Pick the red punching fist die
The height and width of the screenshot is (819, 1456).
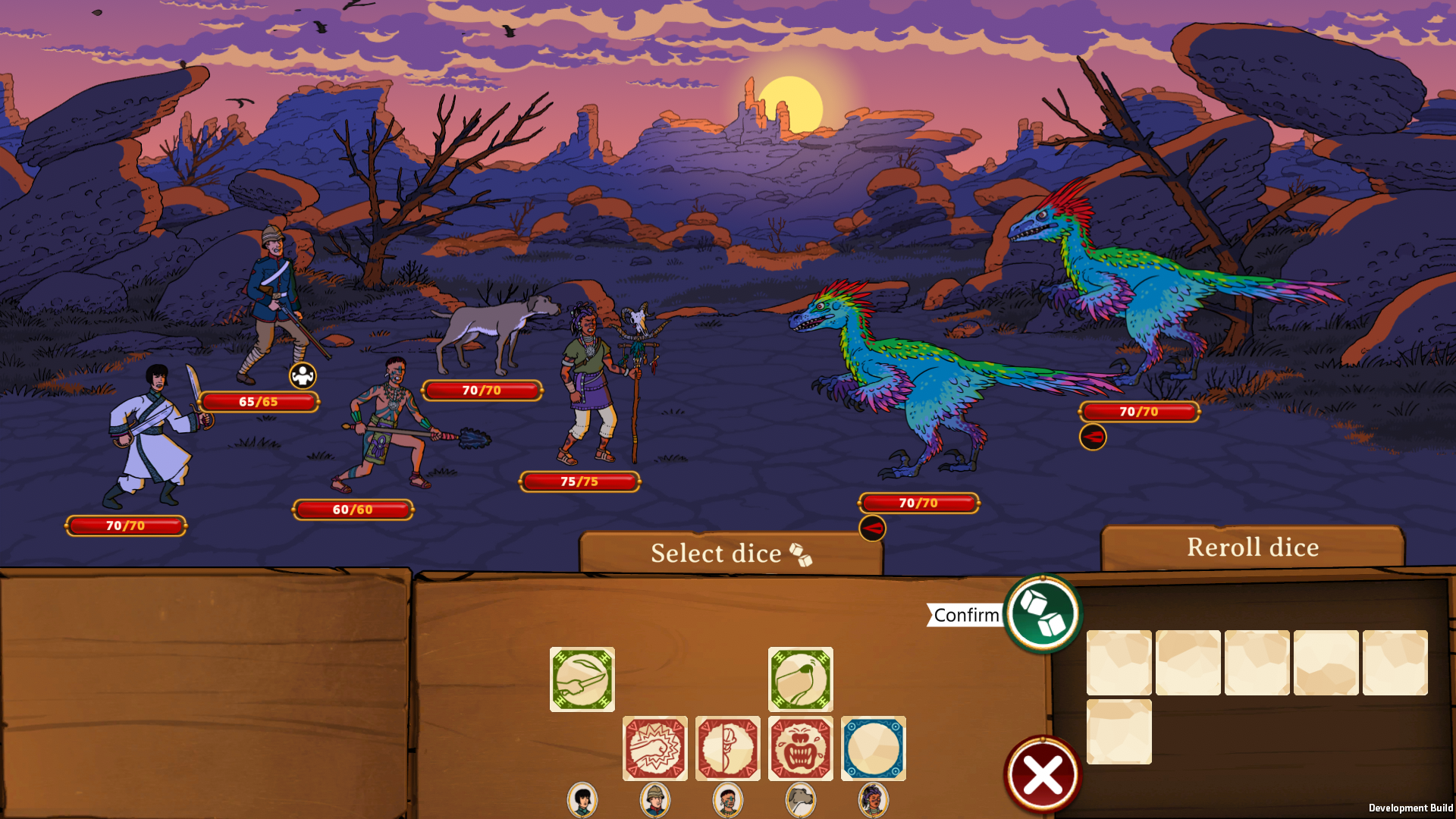(654, 748)
